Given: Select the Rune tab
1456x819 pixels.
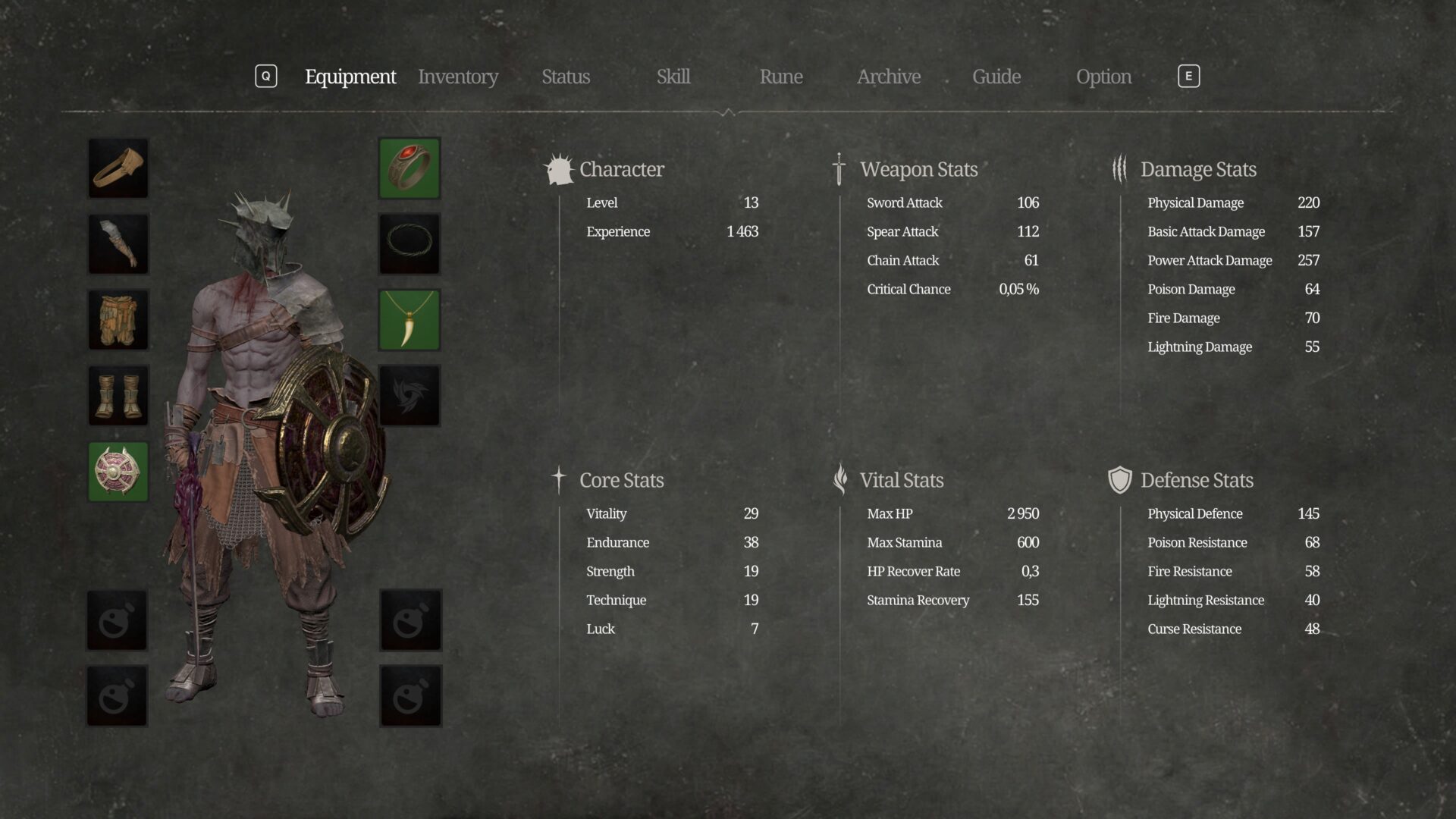Looking at the screenshot, I should pos(781,77).
